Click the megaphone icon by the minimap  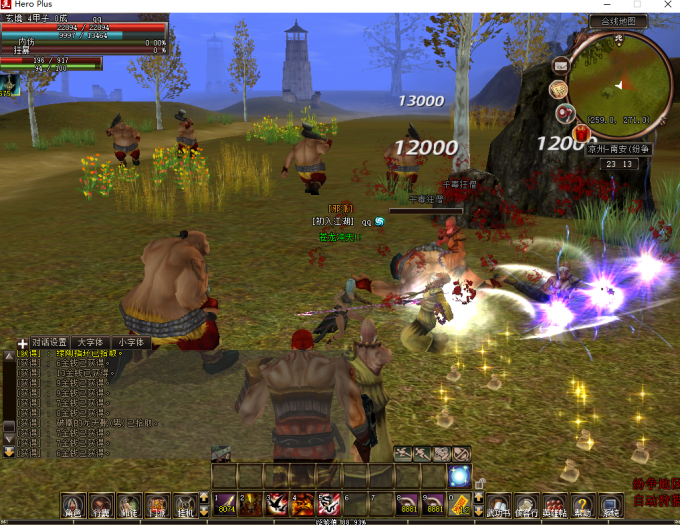[566, 113]
